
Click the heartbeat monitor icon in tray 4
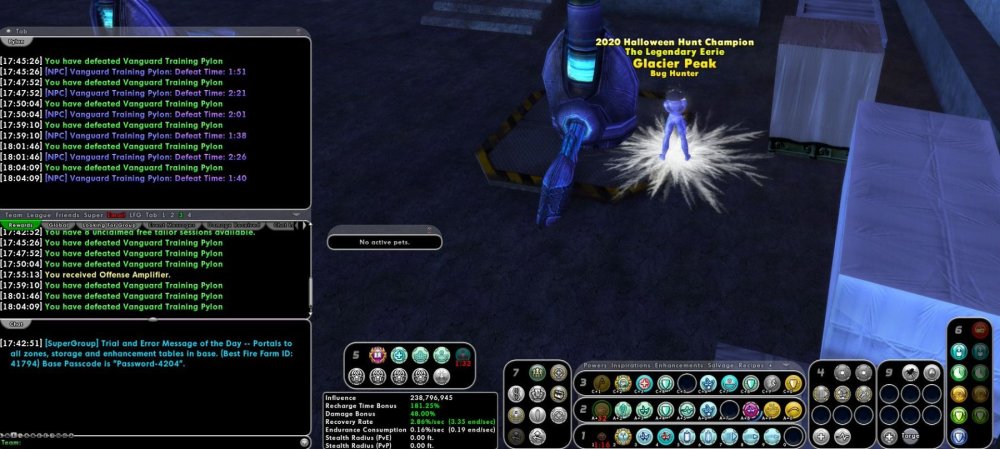(843, 437)
